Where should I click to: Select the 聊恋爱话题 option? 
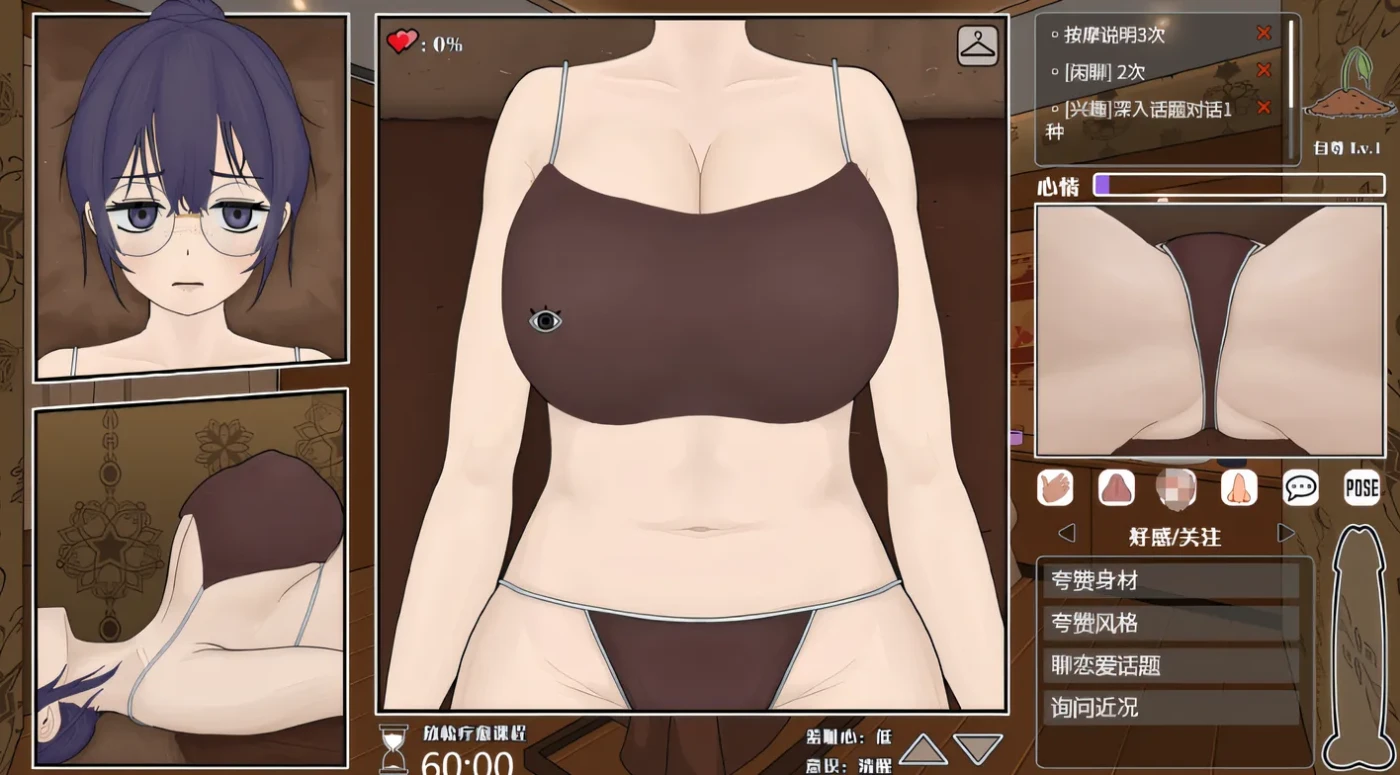click(x=1172, y=665)
